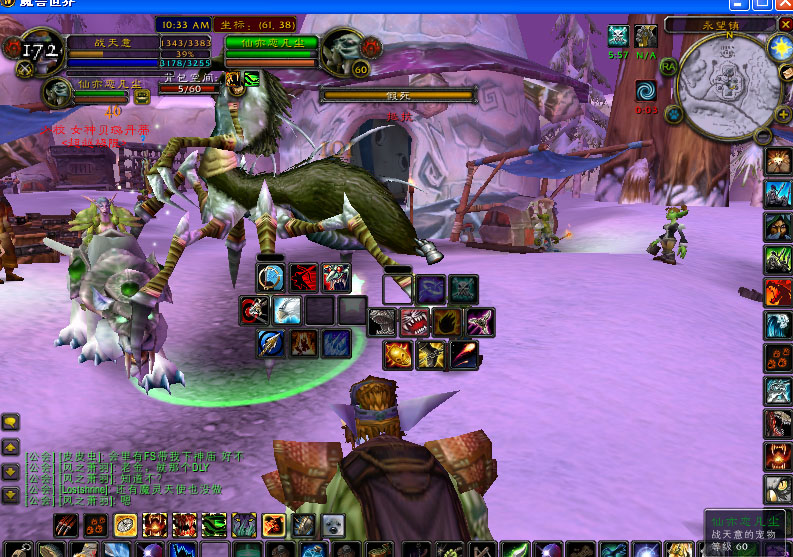Open the chat menu speech bubble button
This screenshot has height=557, width=793.
10,423
